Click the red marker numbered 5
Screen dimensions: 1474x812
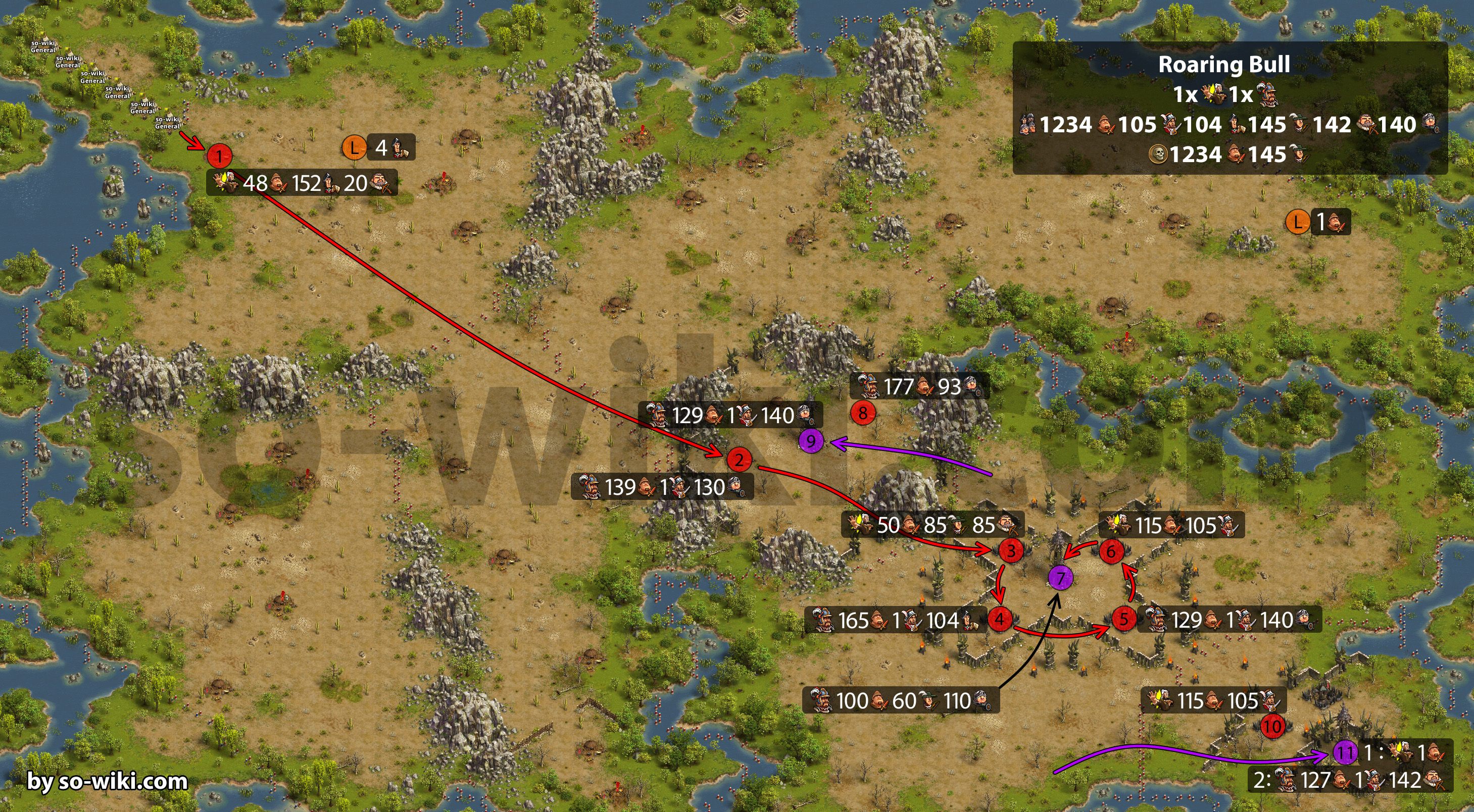tap(1124, 619)
